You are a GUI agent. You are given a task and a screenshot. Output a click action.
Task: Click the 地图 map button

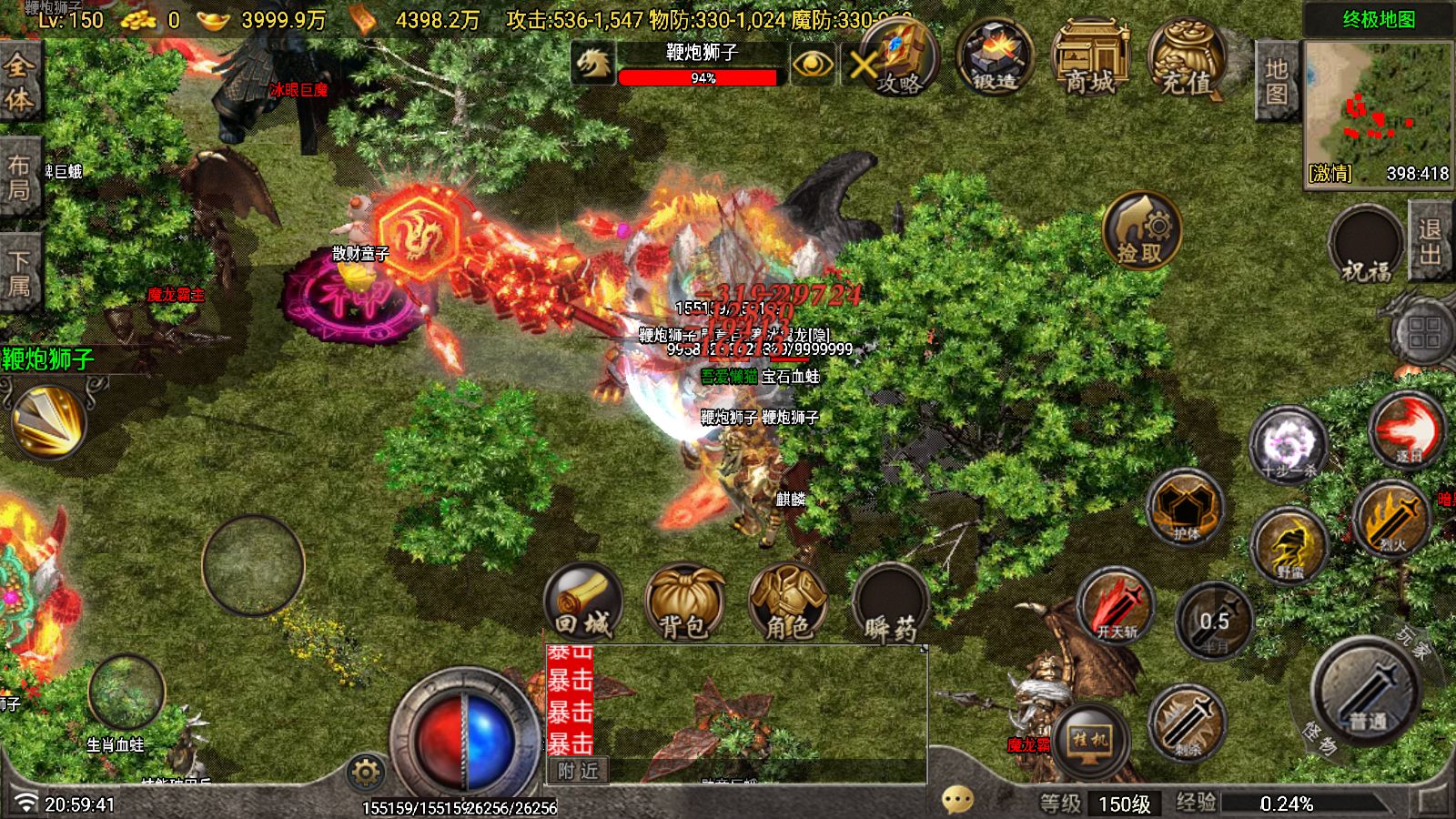pos(1276,81)
